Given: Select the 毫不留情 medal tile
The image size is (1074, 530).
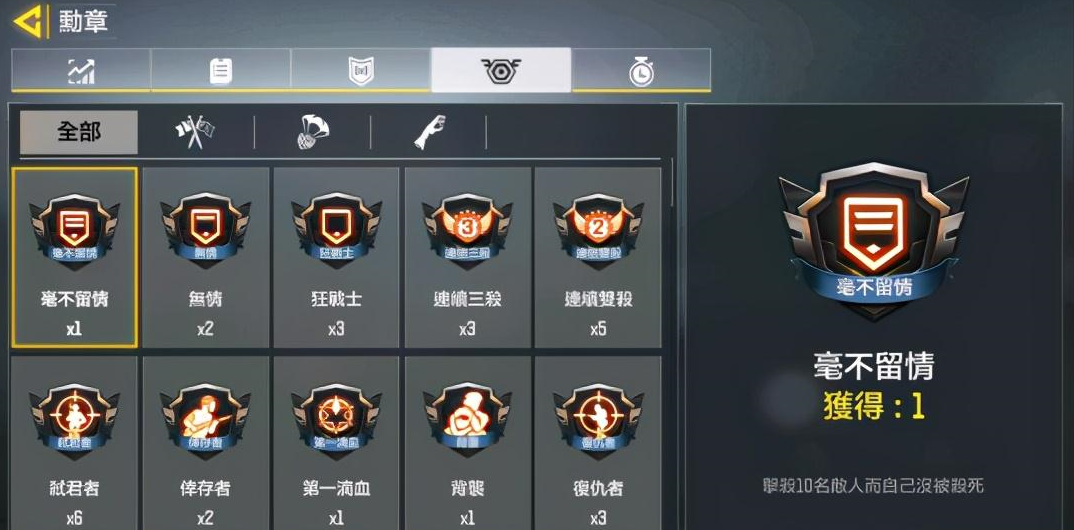Looking at the screenshot, I should (x=75, y=257).
